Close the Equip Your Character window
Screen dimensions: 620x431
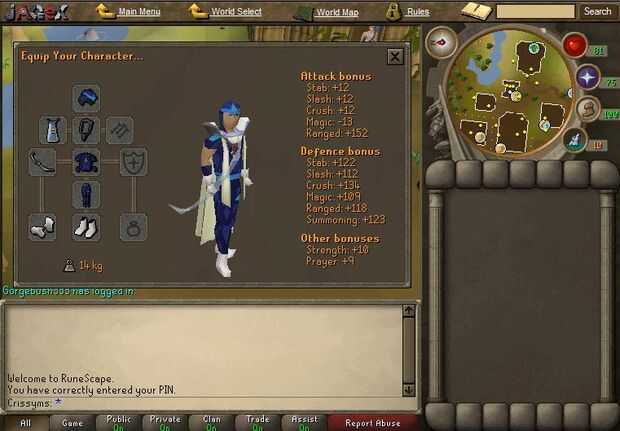click(395, 57)
